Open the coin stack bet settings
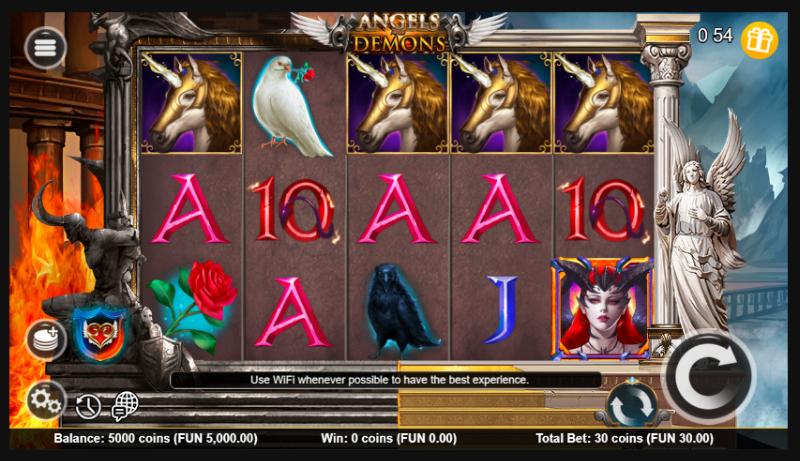The height and width of the screenshot is (461, 800). [45, 339]
